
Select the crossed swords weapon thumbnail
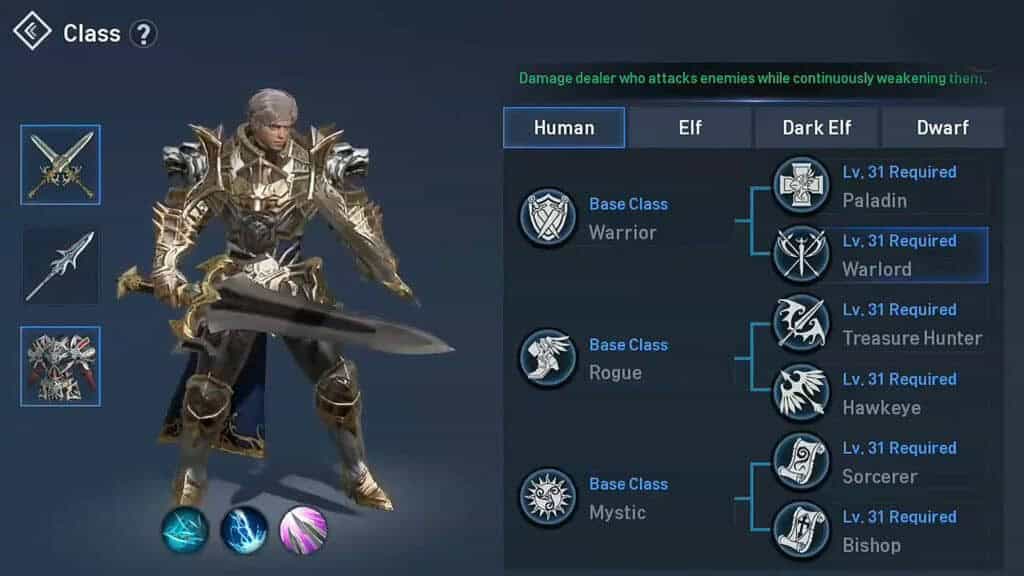pyautogui.click(x=61, y=165)
